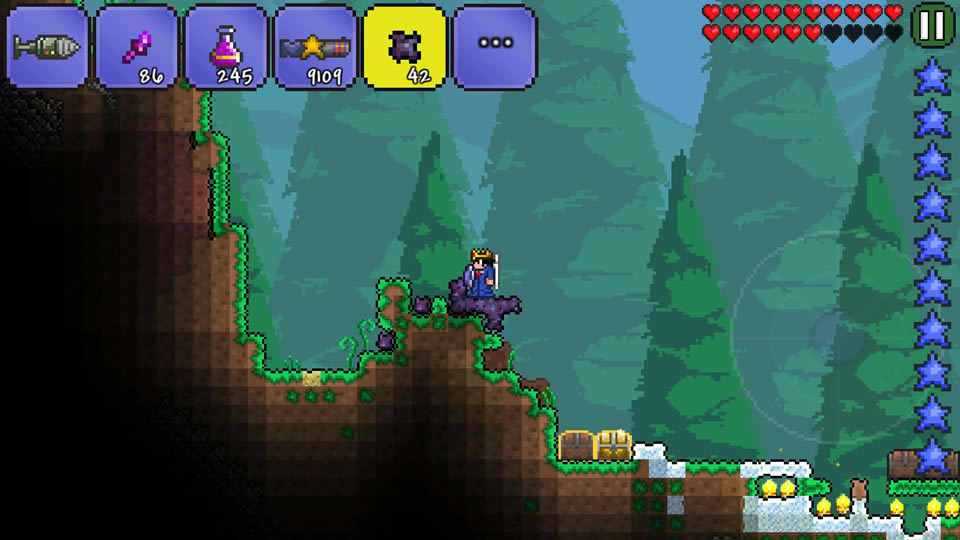Select the drill tool hotbar slot

[48, 47]
